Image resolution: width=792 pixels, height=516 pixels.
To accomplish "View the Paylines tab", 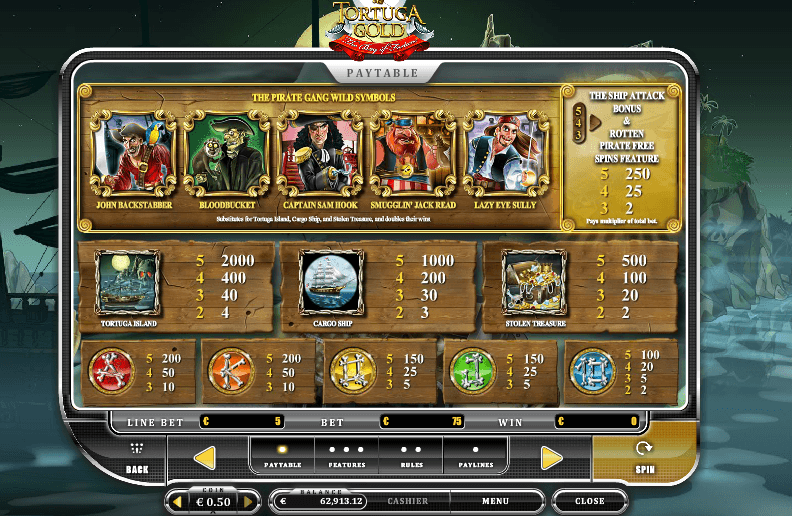I will (475, 456).
